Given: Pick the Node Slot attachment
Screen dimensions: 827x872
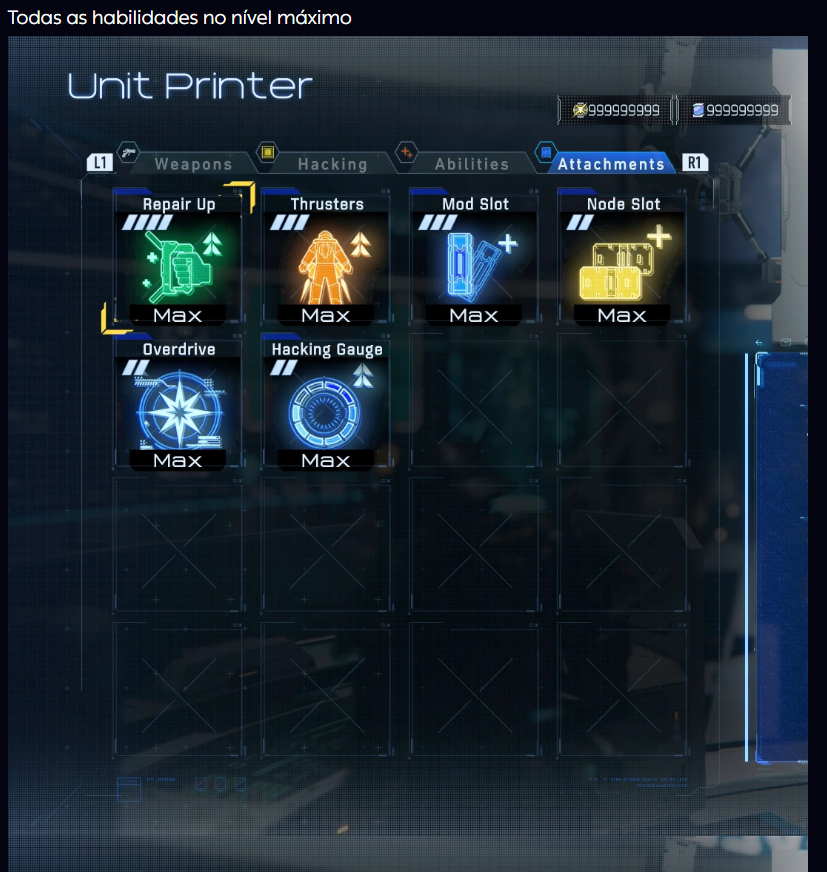Looking at the screenshot, I should tap(622, 259).
